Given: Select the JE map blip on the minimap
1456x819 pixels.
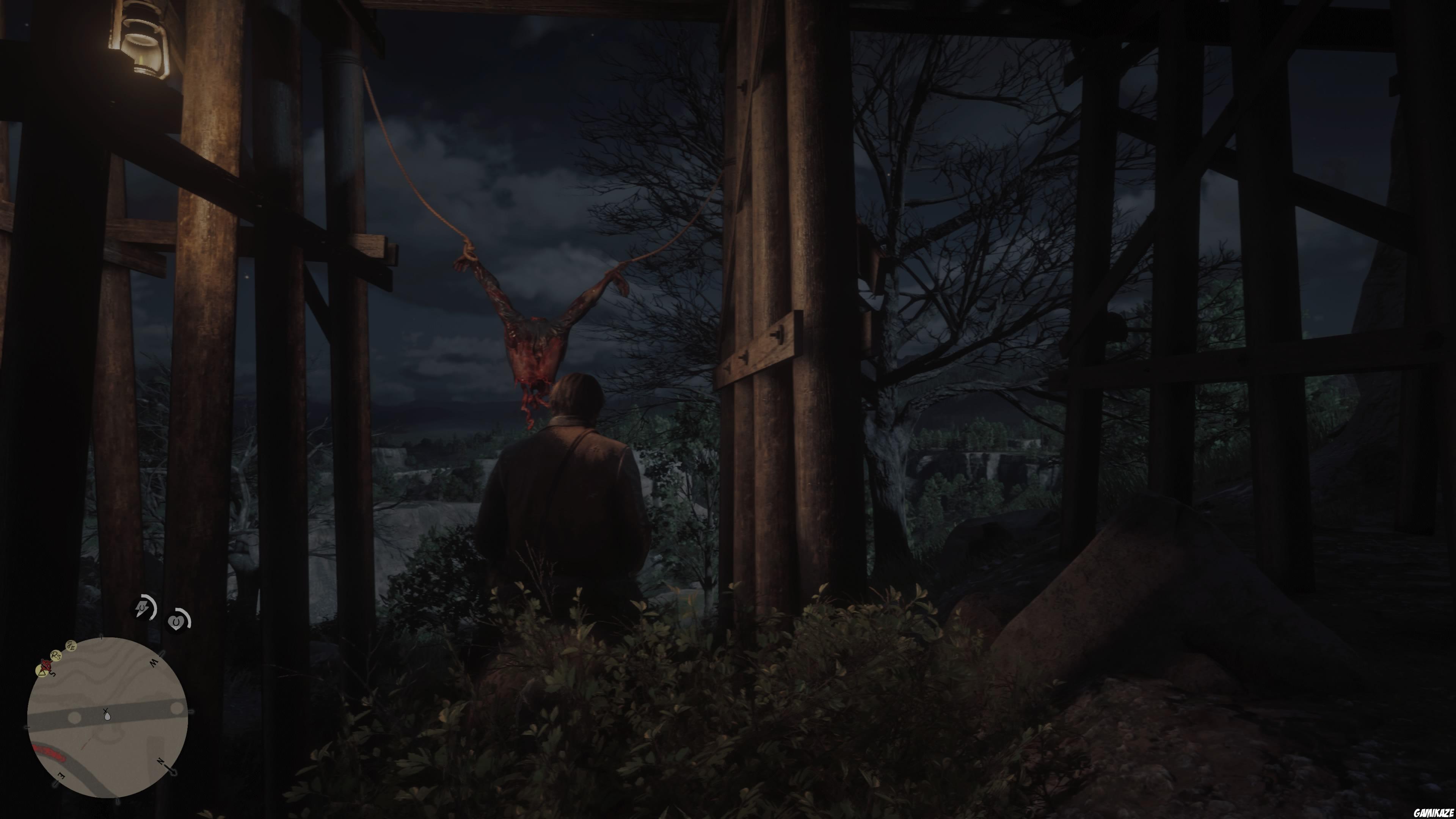Looking at the screenshot, I should click(x=71, y=646).
